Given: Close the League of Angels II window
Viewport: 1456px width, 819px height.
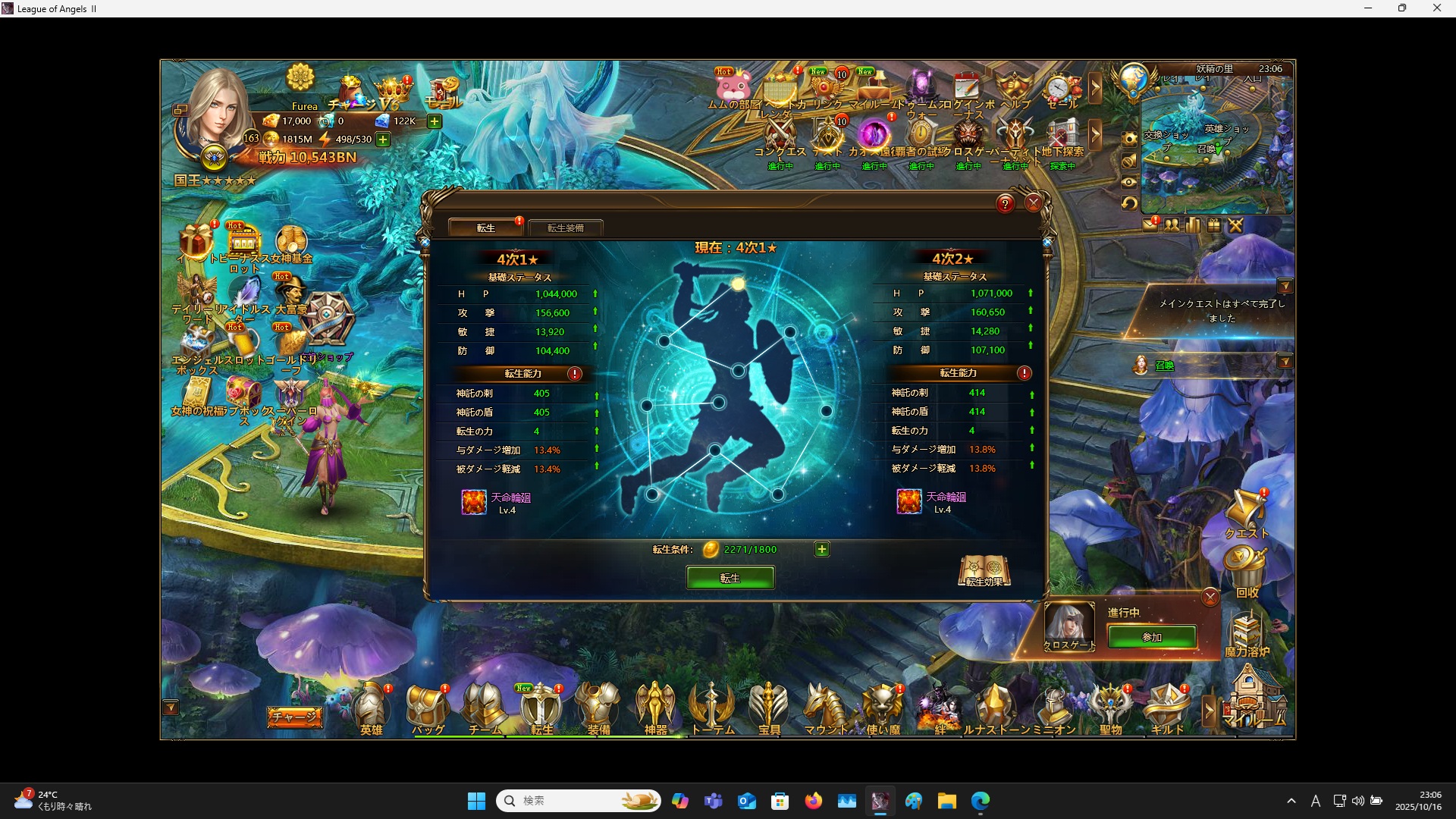Looking at the screenshot, I should click(x=1436, y=8).
